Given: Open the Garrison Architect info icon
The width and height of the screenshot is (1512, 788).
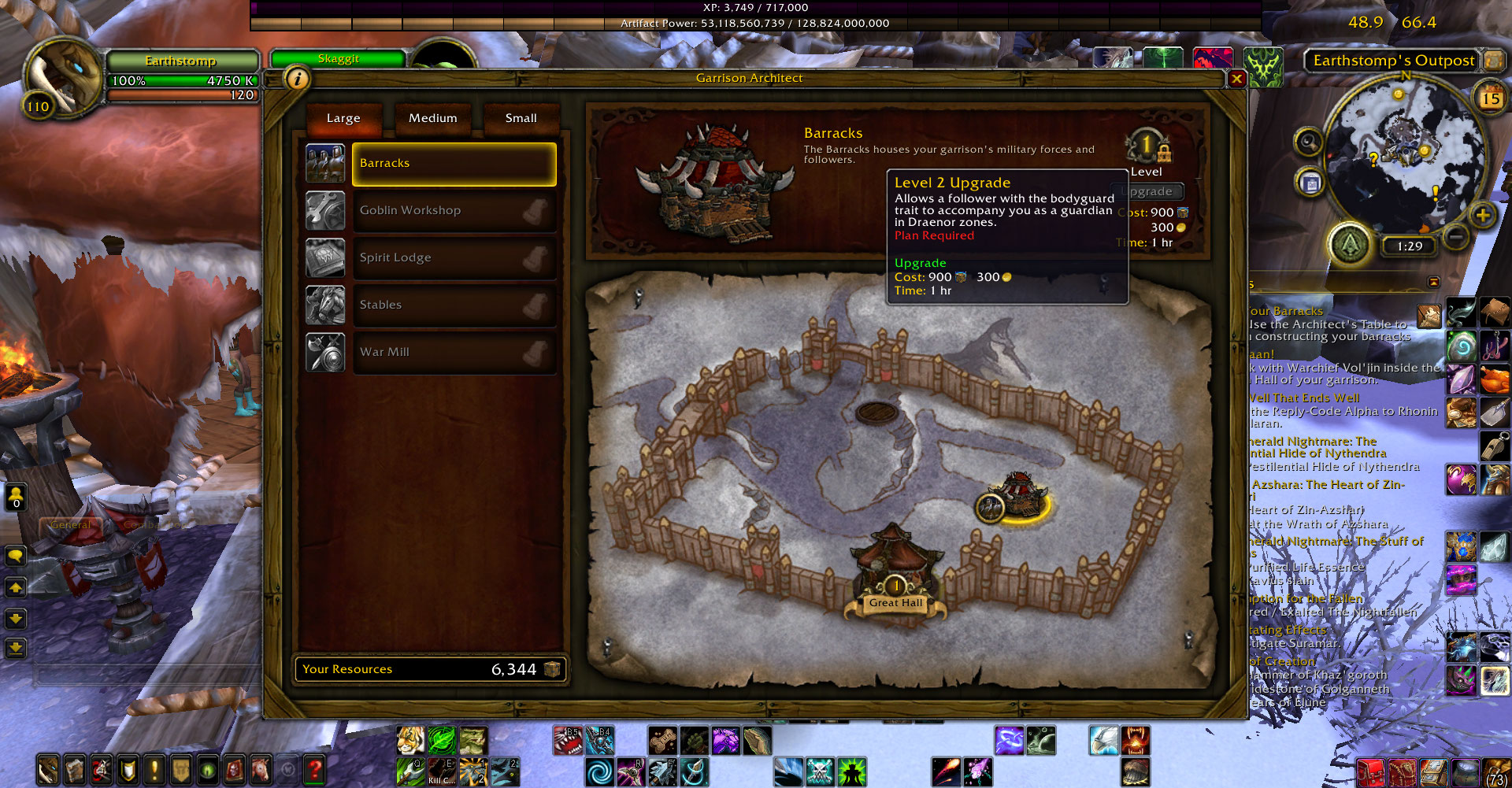Looking at the screenshot, I should pos(297,79).
